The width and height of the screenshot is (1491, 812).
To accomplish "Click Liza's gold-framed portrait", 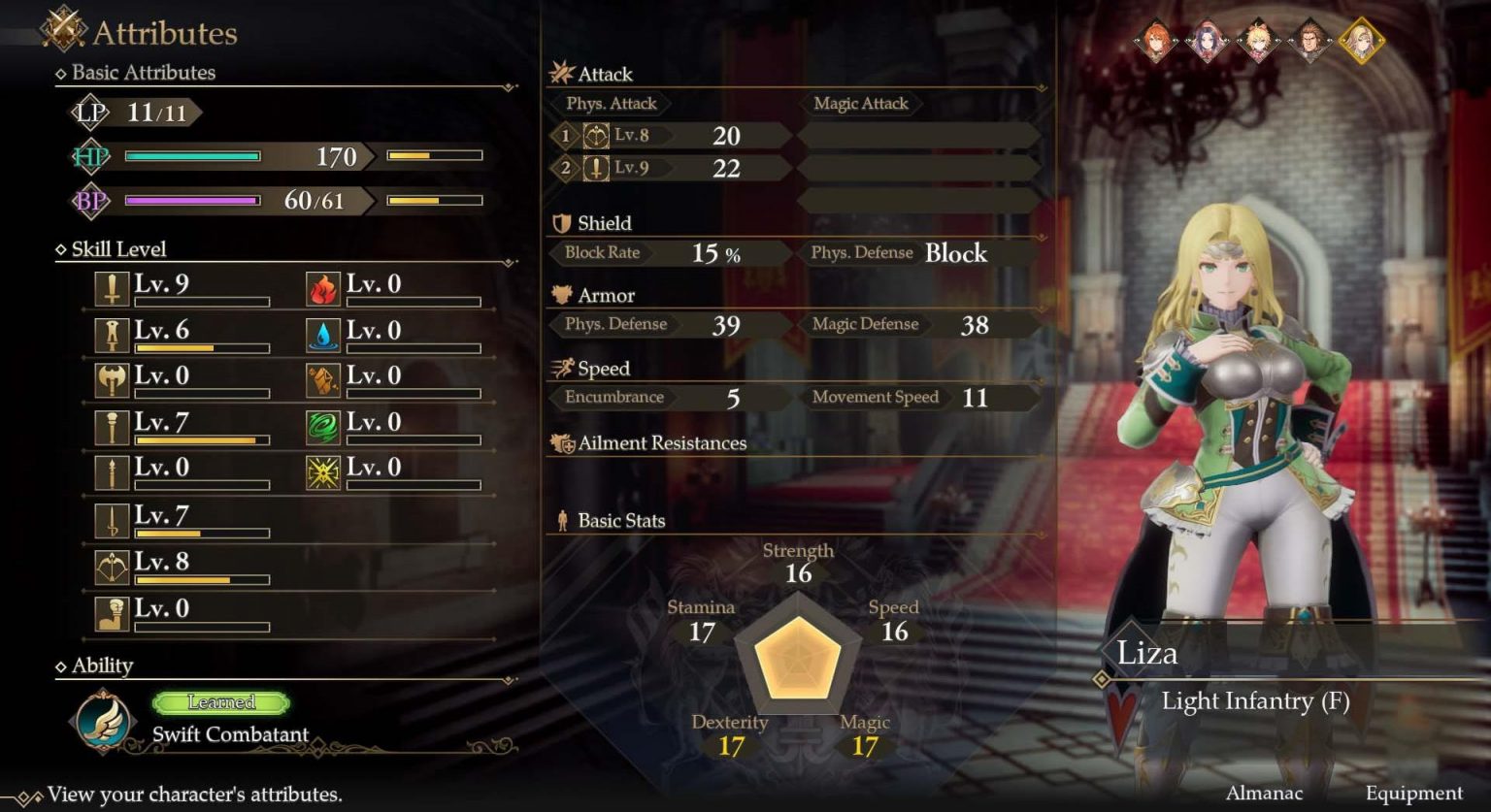I will pyautogui.click(x=1361, y=42).
